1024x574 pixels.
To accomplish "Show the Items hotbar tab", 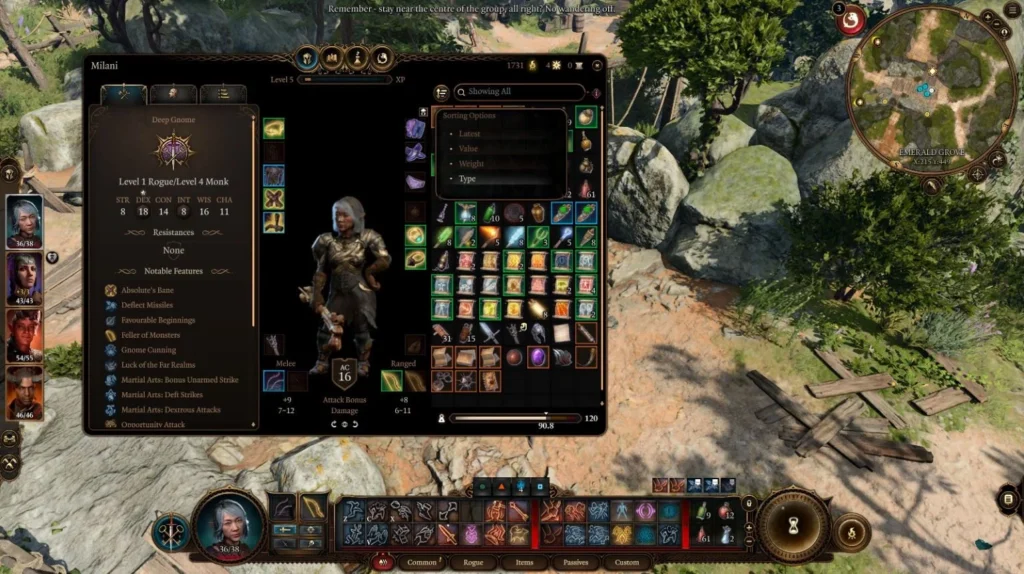I will (x=525, y=563).
